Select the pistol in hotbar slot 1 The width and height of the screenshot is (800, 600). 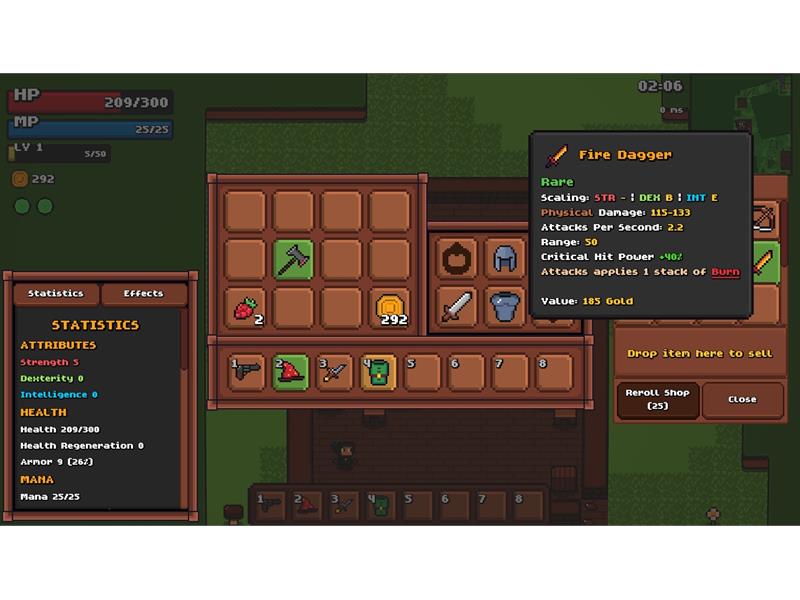(246, 370)
